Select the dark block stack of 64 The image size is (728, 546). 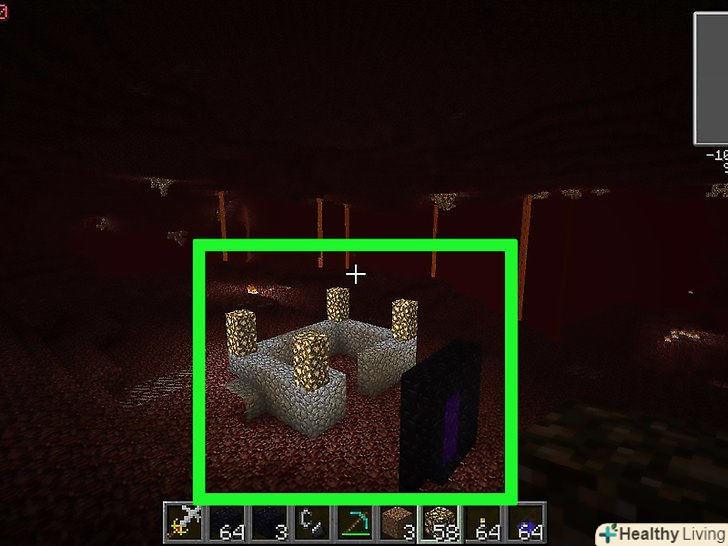[227, 524]
